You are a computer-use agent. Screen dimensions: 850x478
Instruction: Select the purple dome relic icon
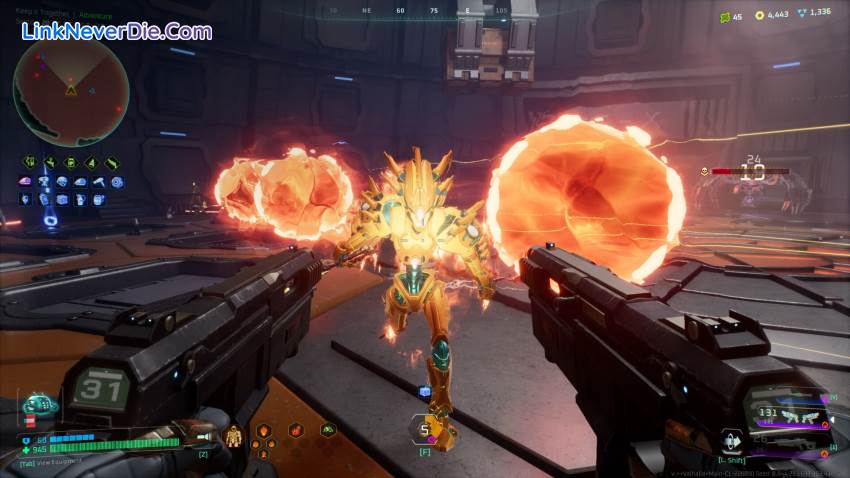pyautogui.click(x=25, y=182)
